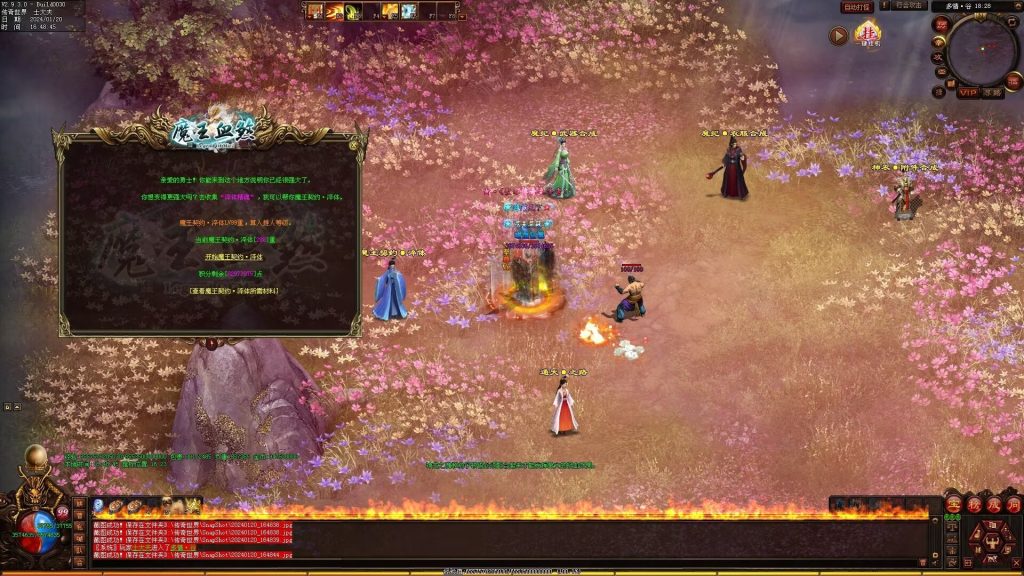Toggle the 自动打怪 auto-fight button
This screenshot has width=1024, height=576.
857,7
